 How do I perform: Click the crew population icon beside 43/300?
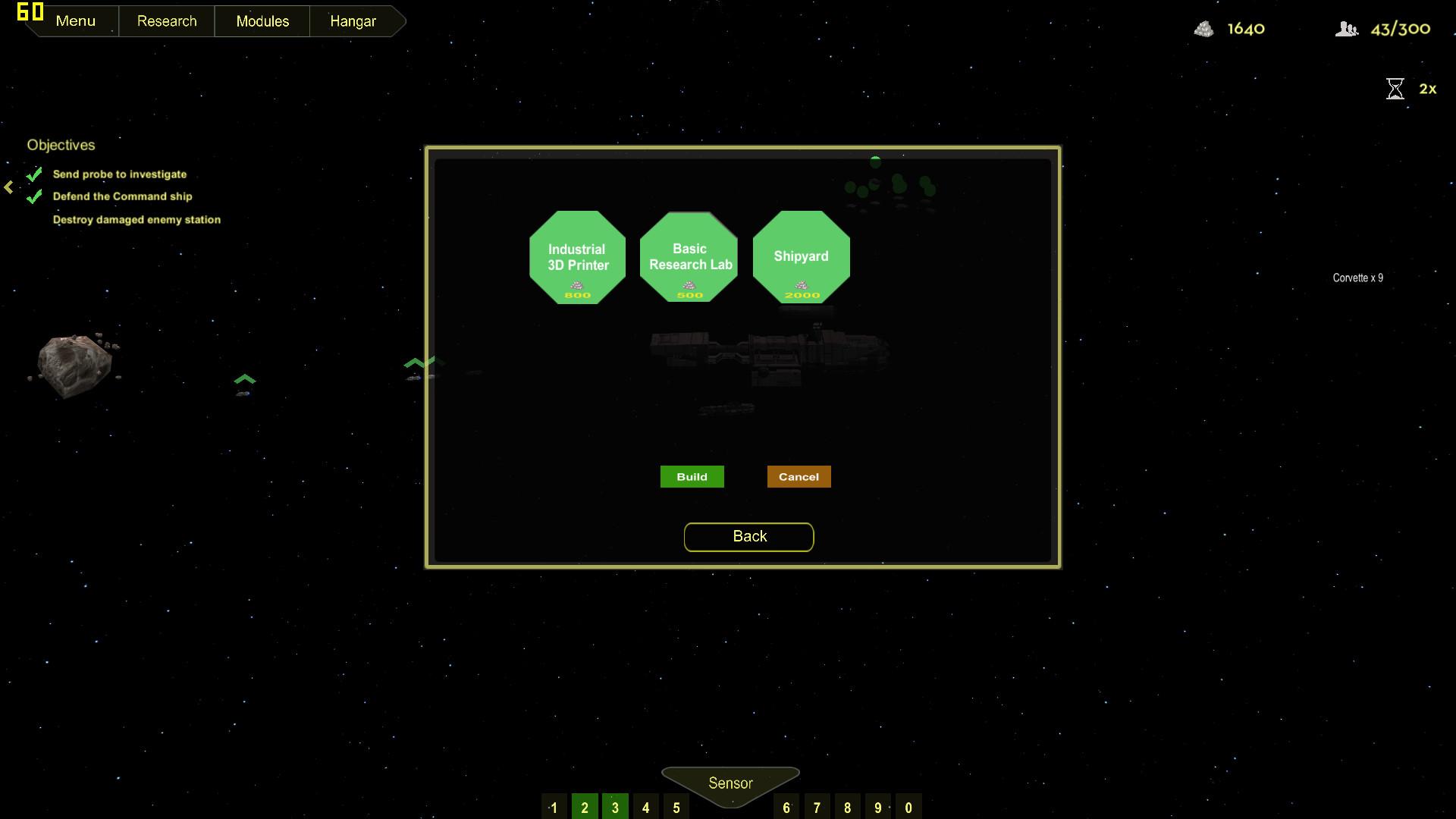point(1348,29)
